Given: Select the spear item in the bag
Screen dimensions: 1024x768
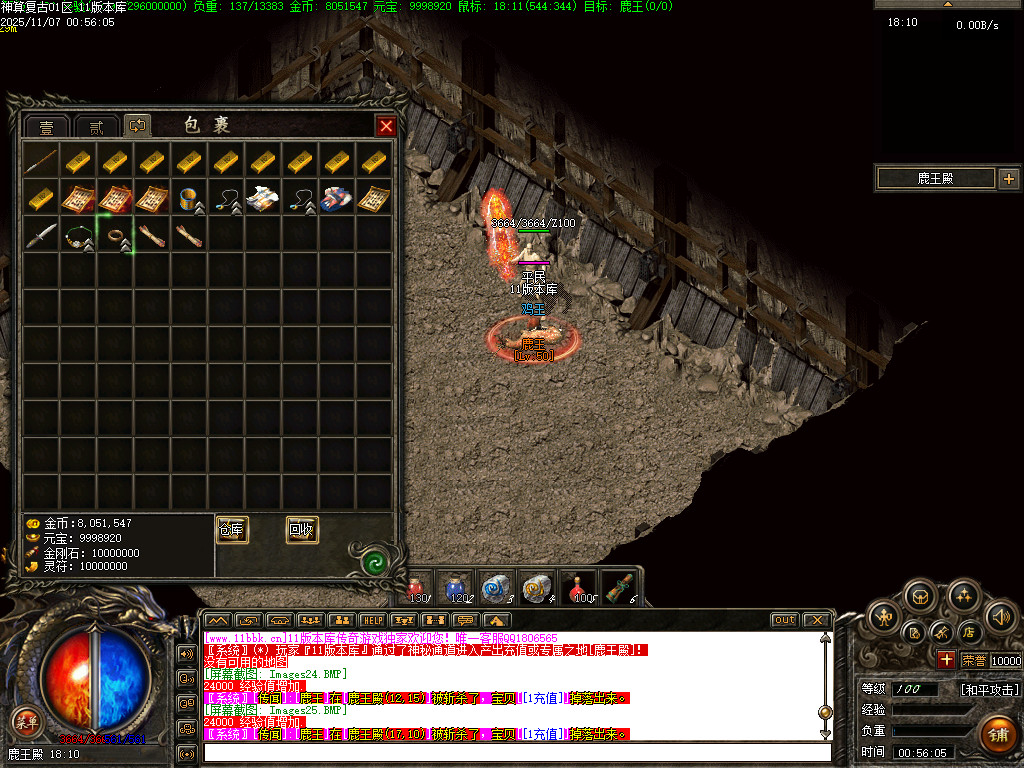Looking at the screenshot, I should click(41, 161).
